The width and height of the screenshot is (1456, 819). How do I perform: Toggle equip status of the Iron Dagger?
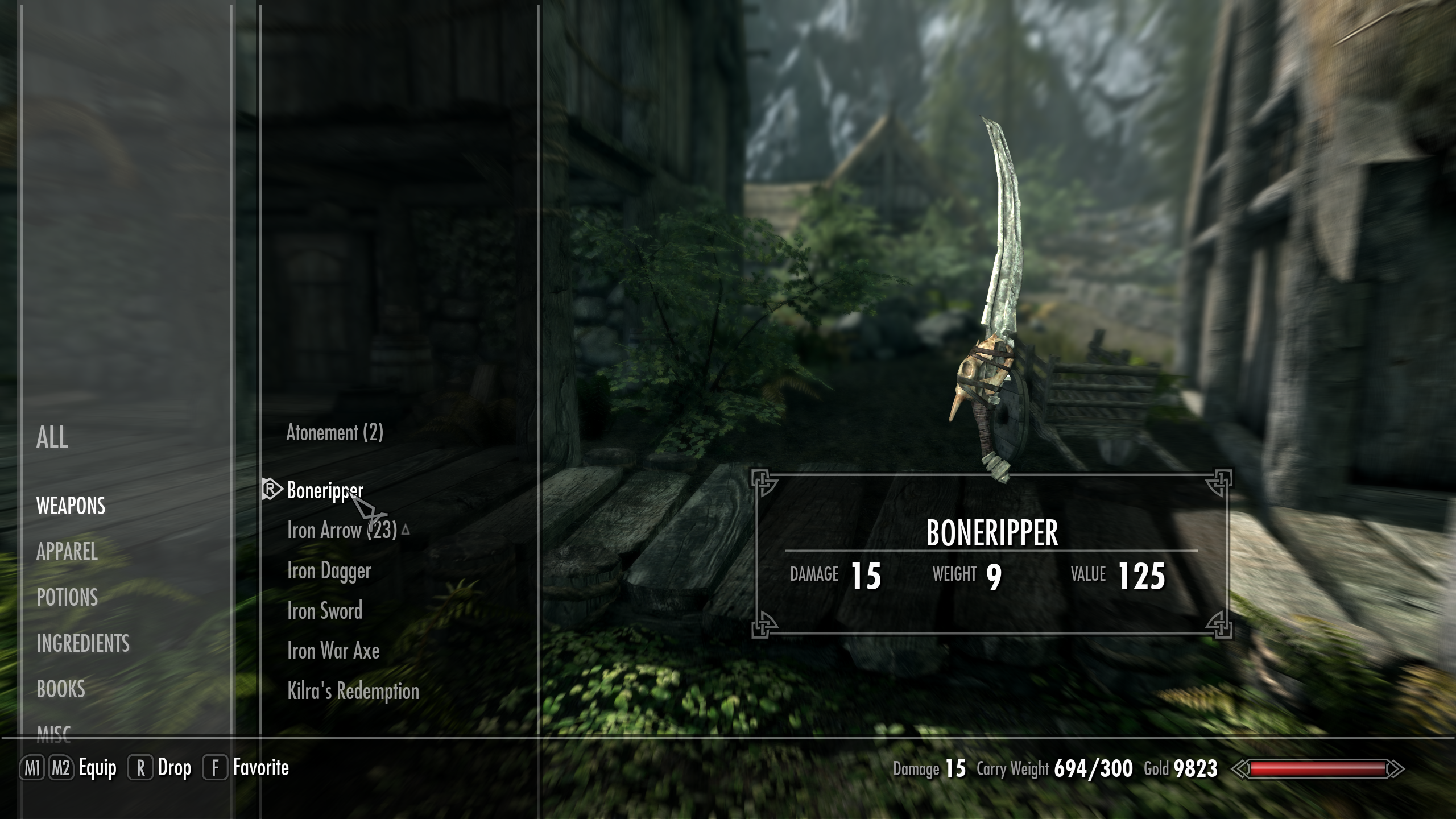click(329, 570)
